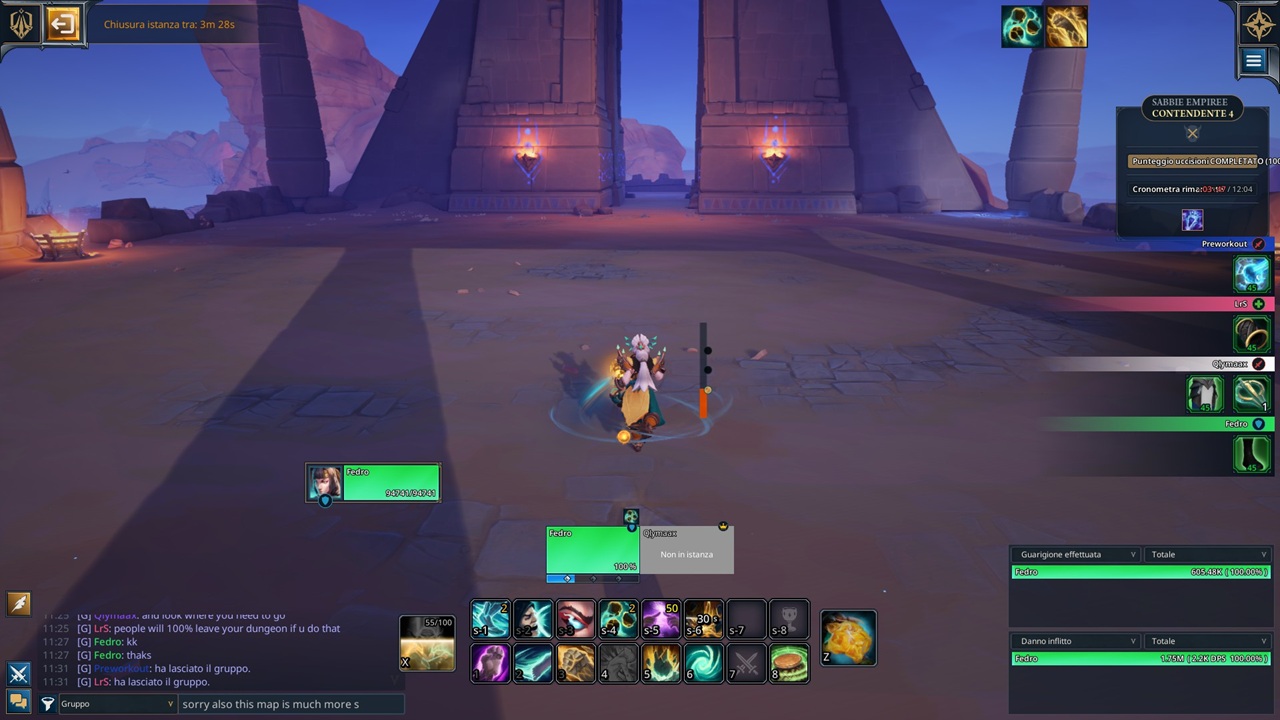This screenshot has height=720, width=1280.
Task: Use the s-3 red eye mask skill
Action: click(575, 619)
